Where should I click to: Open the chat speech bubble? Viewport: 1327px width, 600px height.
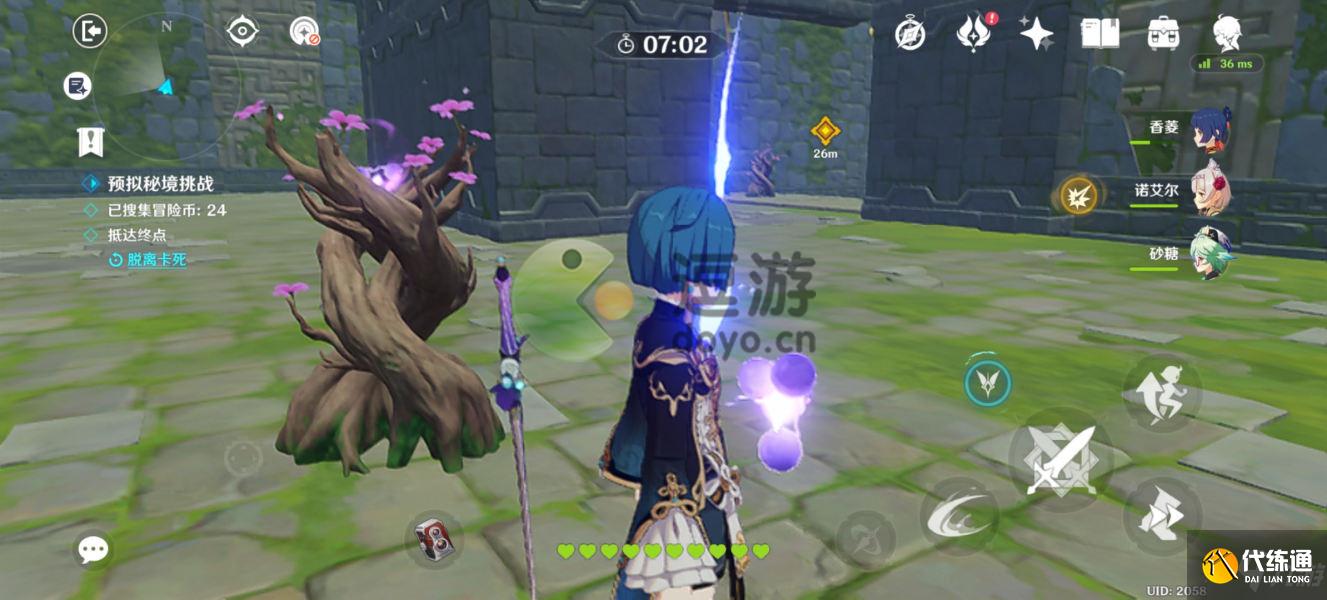[94, 548]
